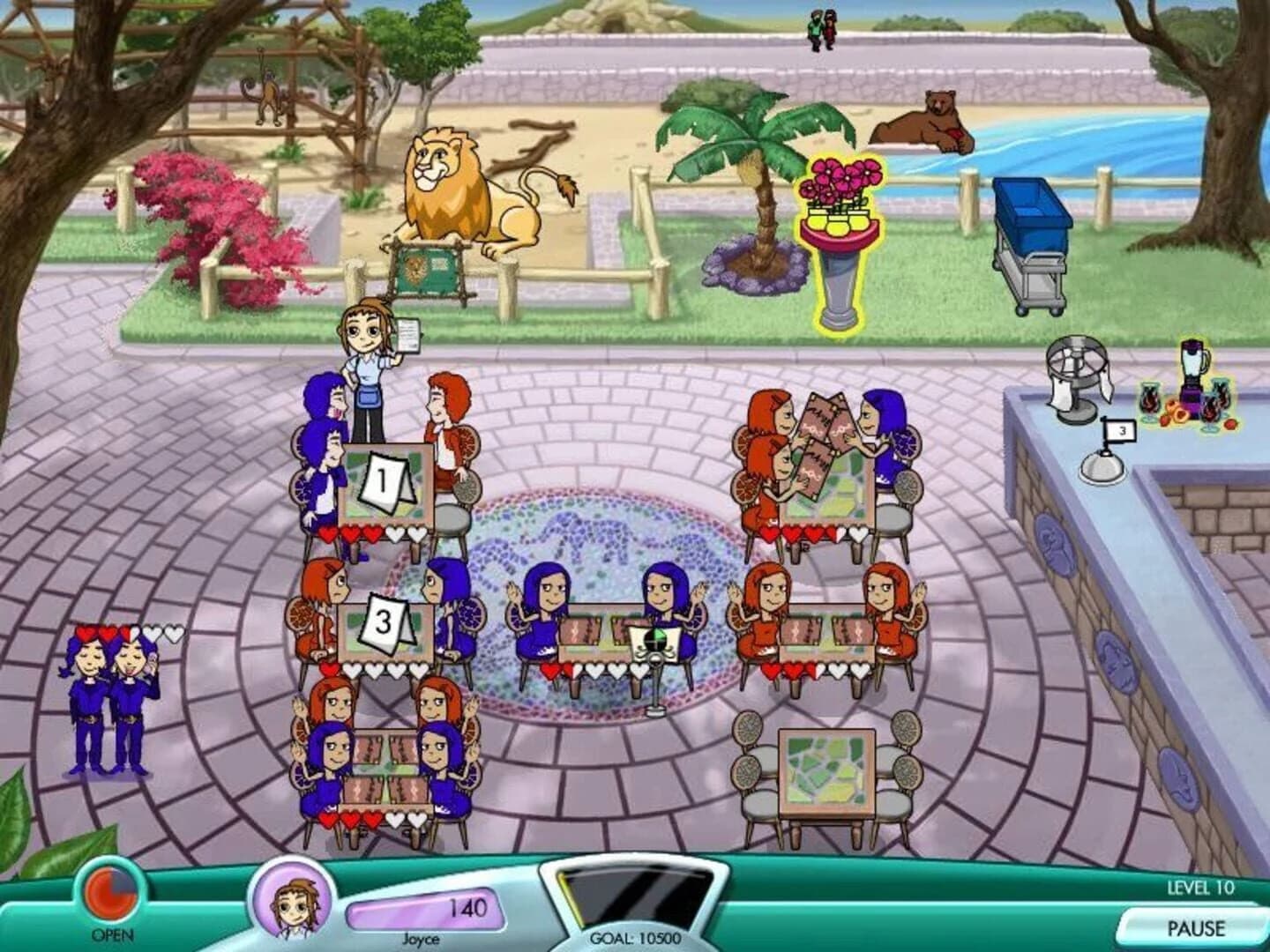Select the empty table at the bottom right

(825, 767)
